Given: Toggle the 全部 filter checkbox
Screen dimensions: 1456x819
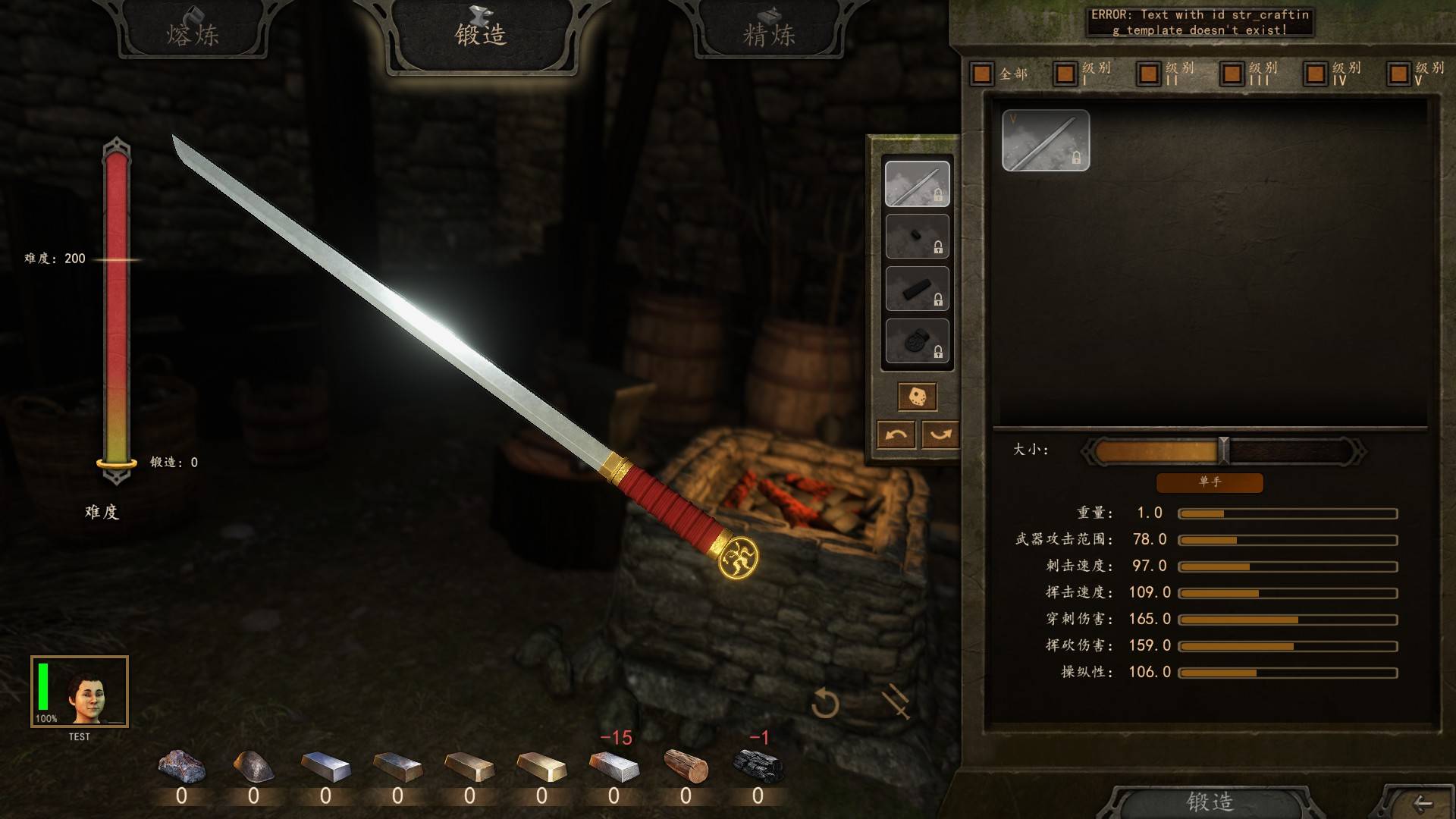Looking at the screenshot, I should click(x=982, y=74).
